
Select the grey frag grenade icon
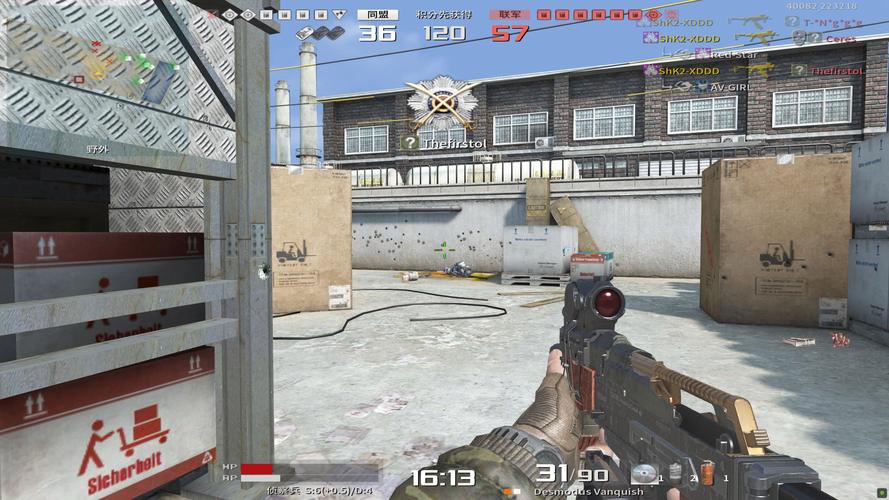pyautogui.click(x=675, y=472)
